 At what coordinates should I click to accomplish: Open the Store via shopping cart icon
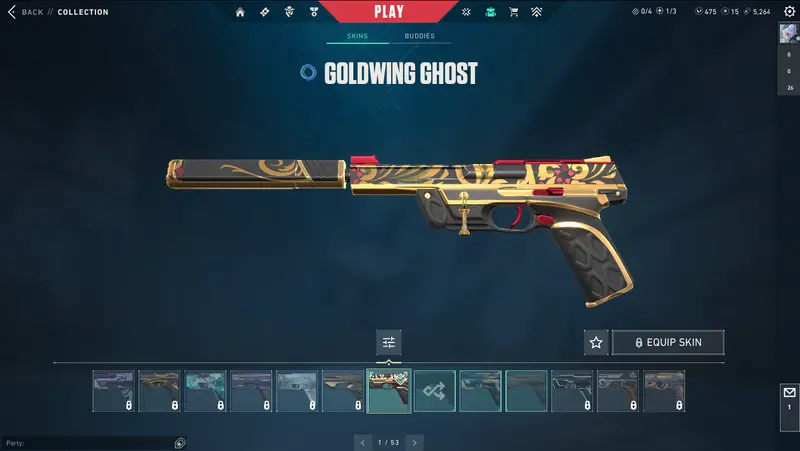(x=514, y=12)
